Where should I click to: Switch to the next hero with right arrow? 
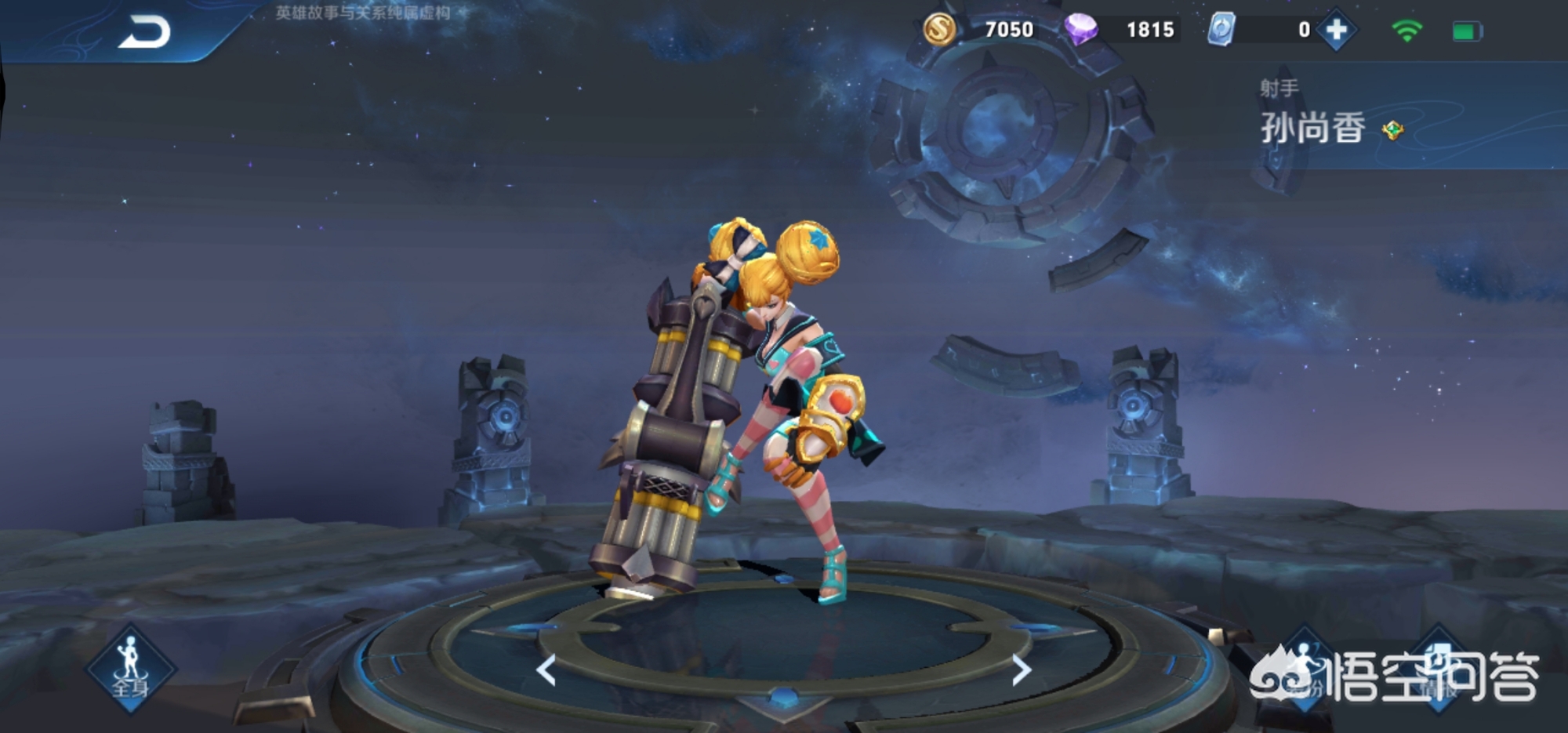click(1020, 670)
